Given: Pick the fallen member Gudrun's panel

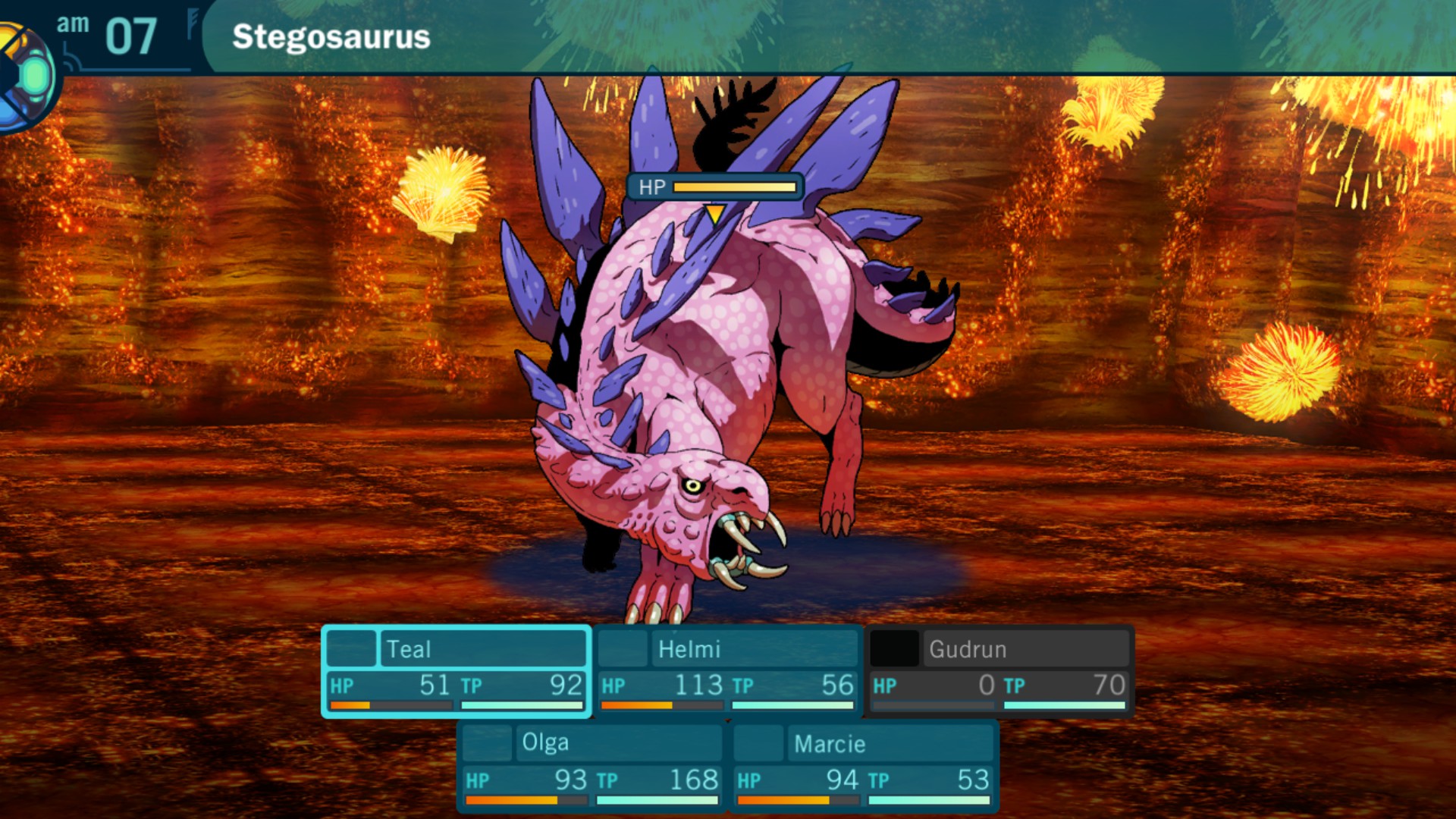Looking at the screenshot, I should 999,671.
